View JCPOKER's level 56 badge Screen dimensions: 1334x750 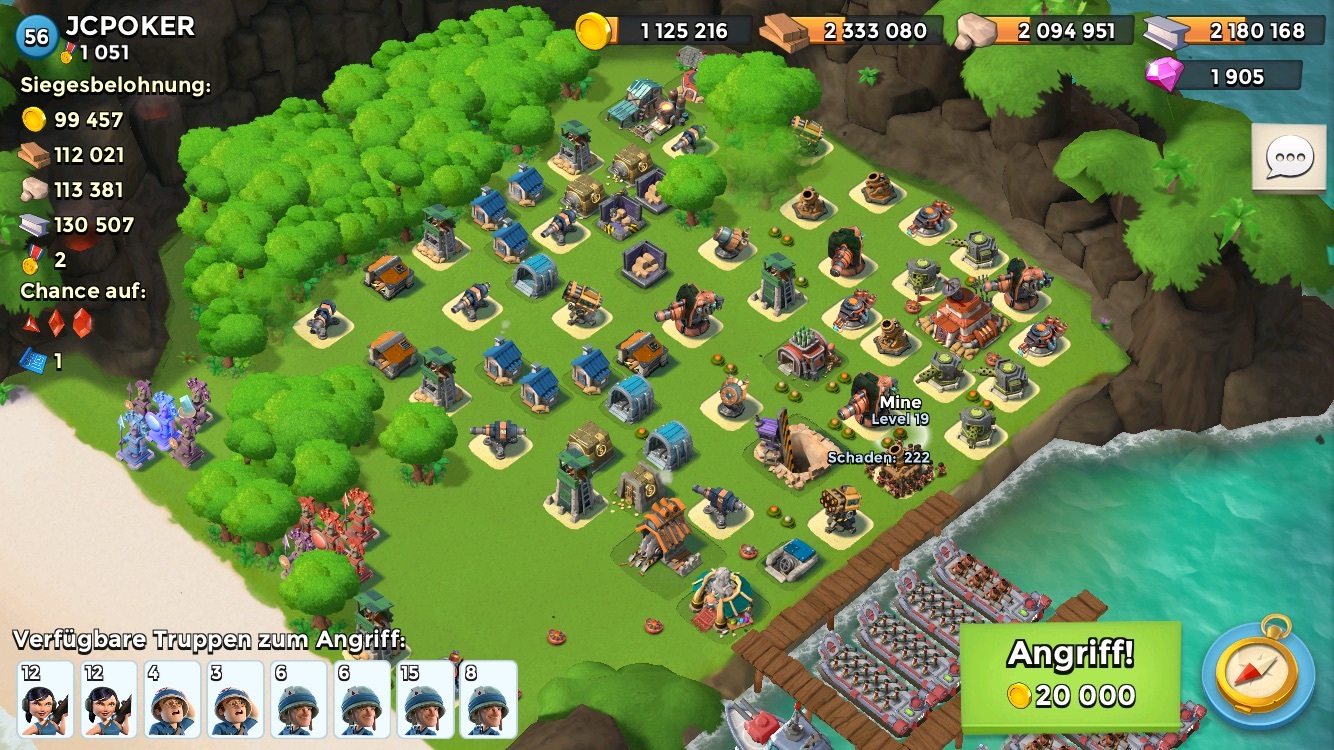[x=36, y=37]
